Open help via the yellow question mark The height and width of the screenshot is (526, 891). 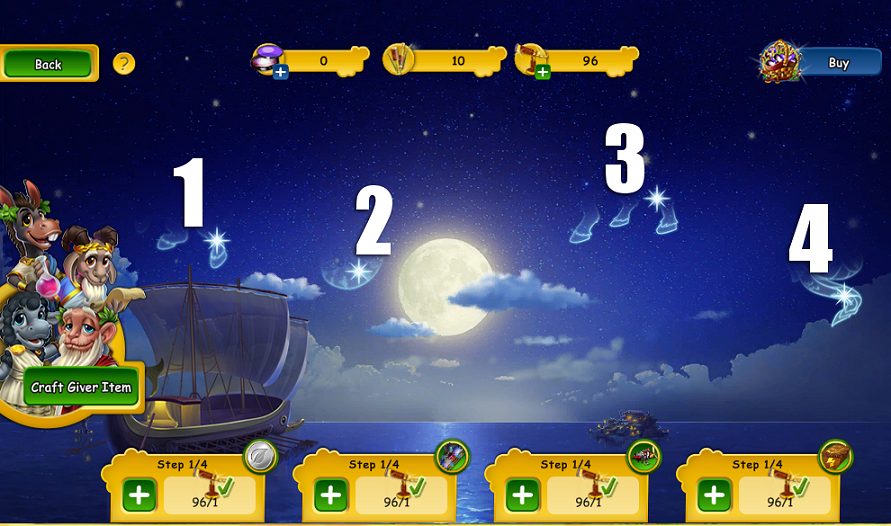[x=124, y=64]
